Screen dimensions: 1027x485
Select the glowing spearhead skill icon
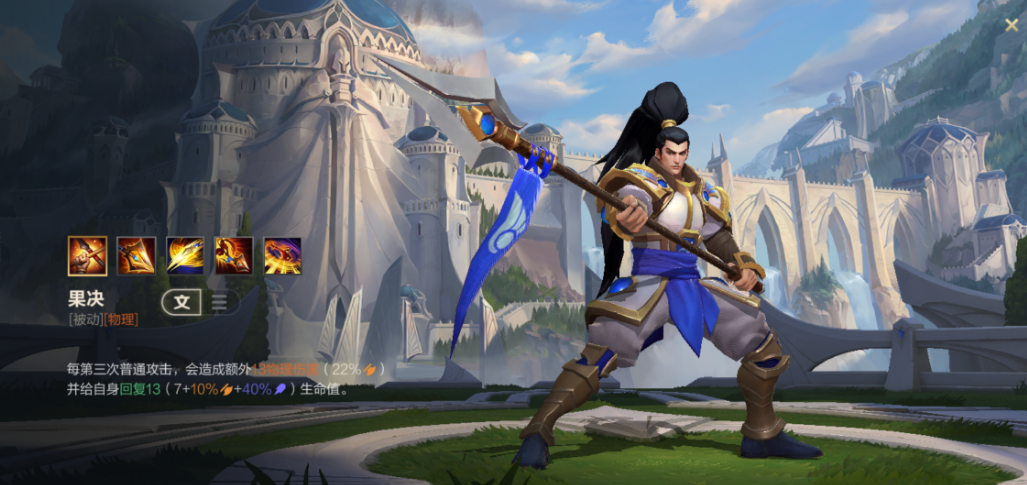[136, 255]
